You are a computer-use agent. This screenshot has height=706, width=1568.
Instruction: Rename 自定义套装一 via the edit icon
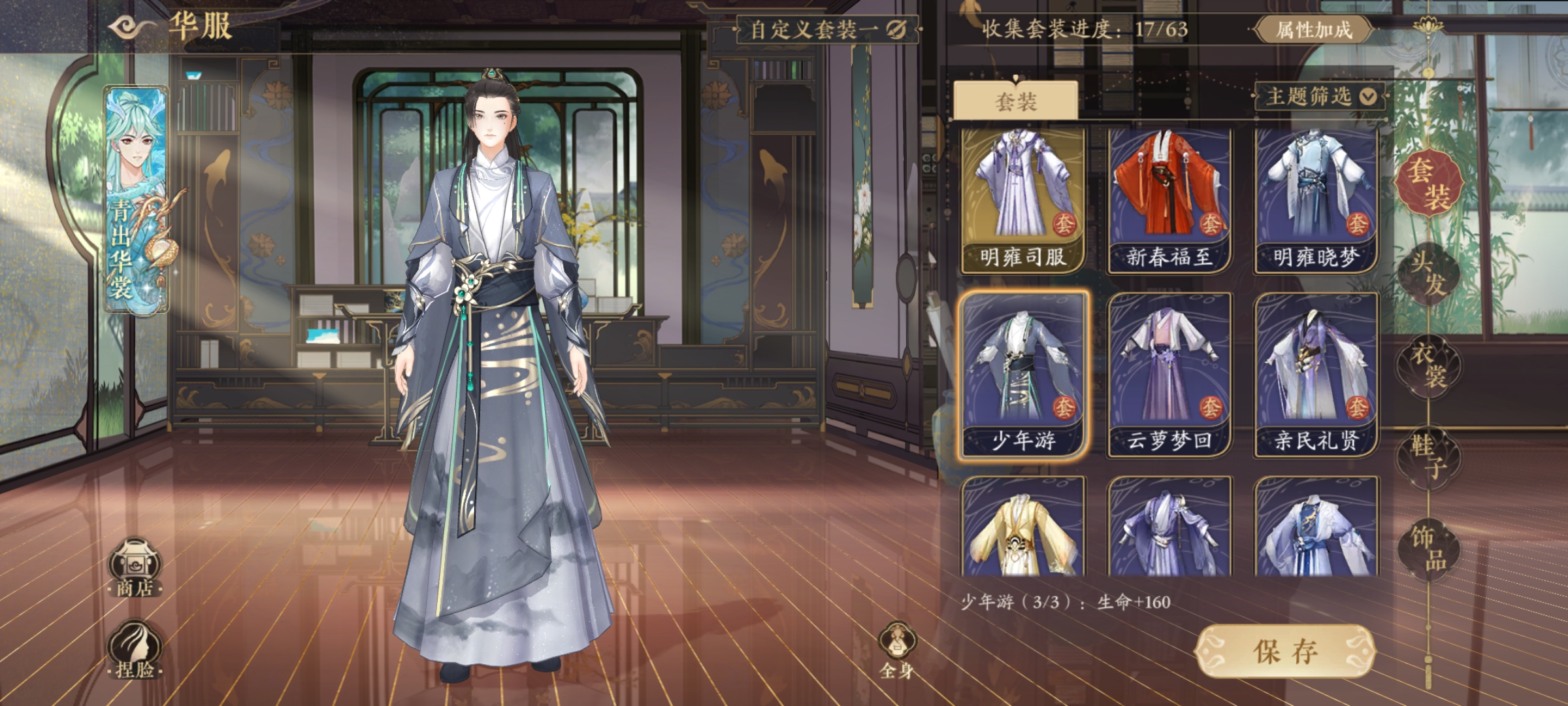[x=896, y=29]
